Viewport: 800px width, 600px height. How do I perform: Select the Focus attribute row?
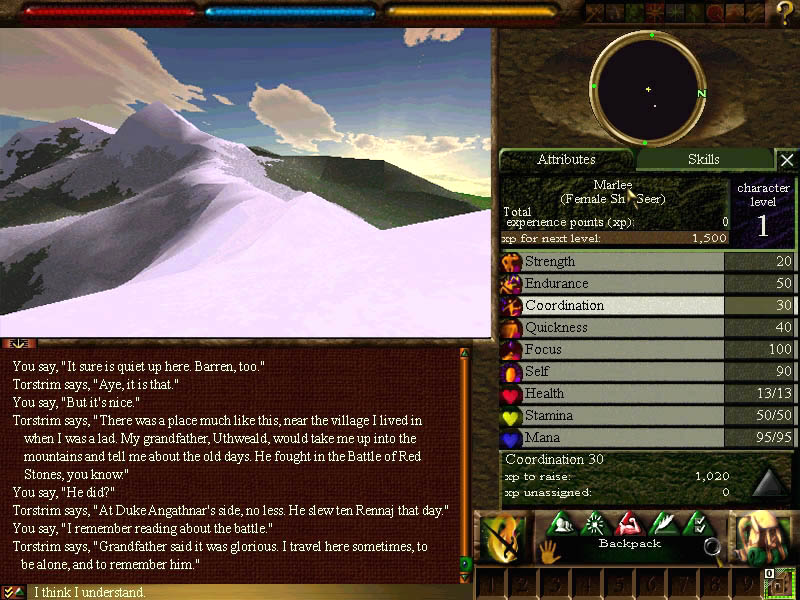point(612,350)
